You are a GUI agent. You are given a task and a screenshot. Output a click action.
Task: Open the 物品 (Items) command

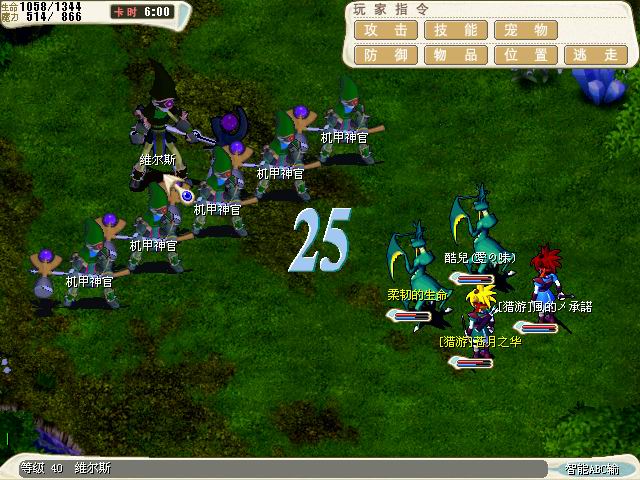point(456,56)
